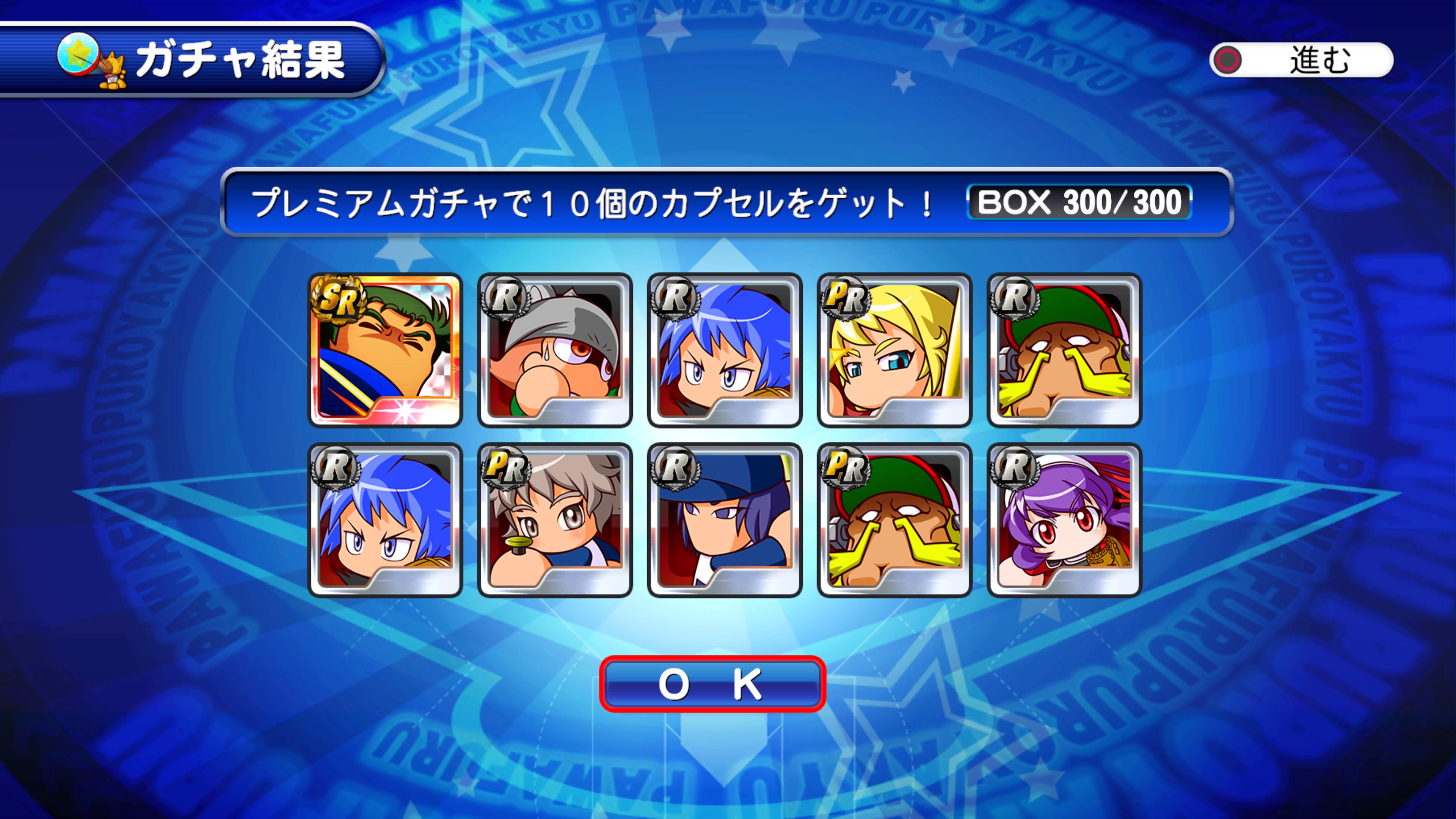Select the PR-rank green-helmet masked character card
Viewport: 1456px width, 819px height.
pos(894,520)
